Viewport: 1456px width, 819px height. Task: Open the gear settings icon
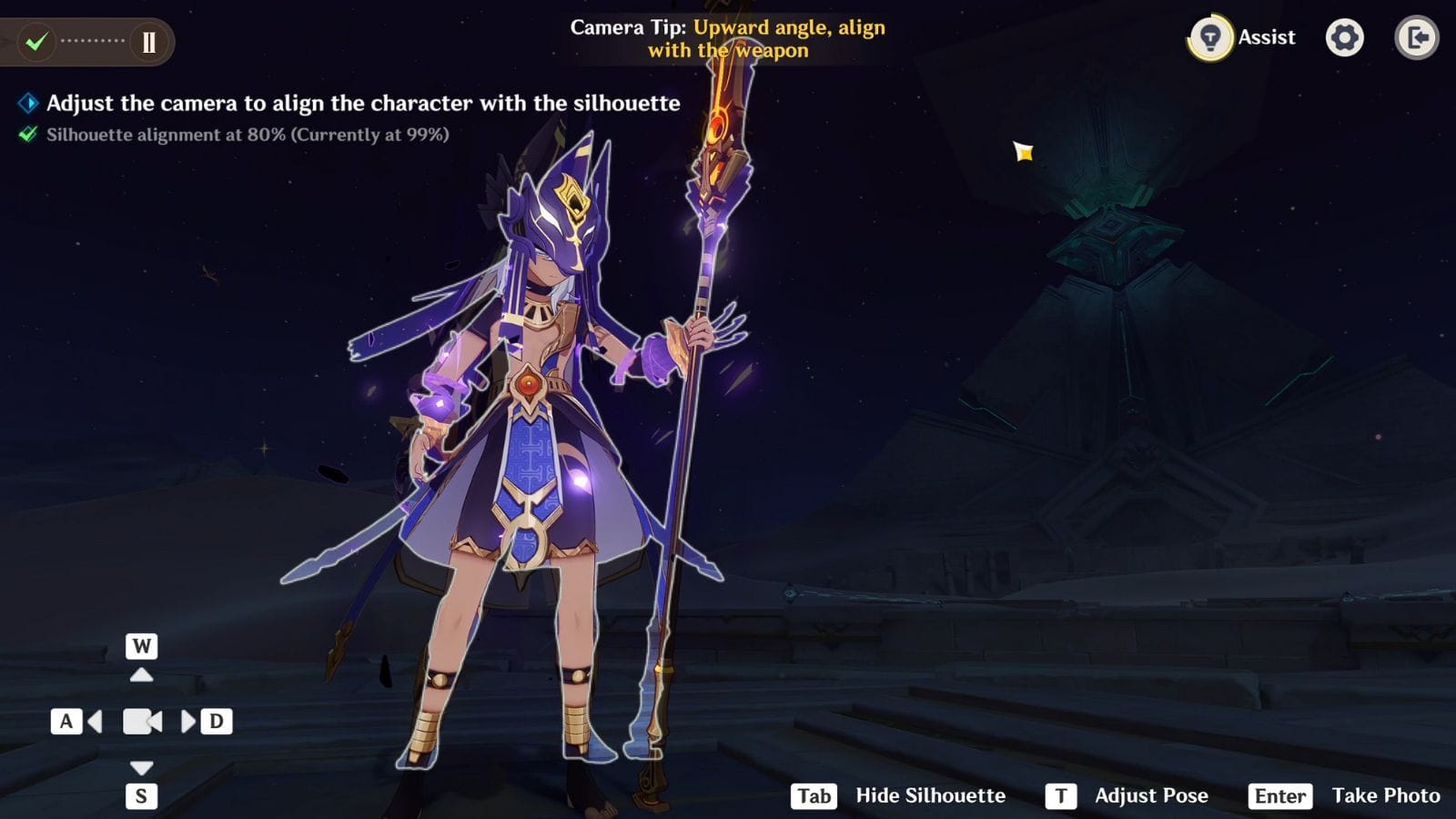pos(1344,38)
